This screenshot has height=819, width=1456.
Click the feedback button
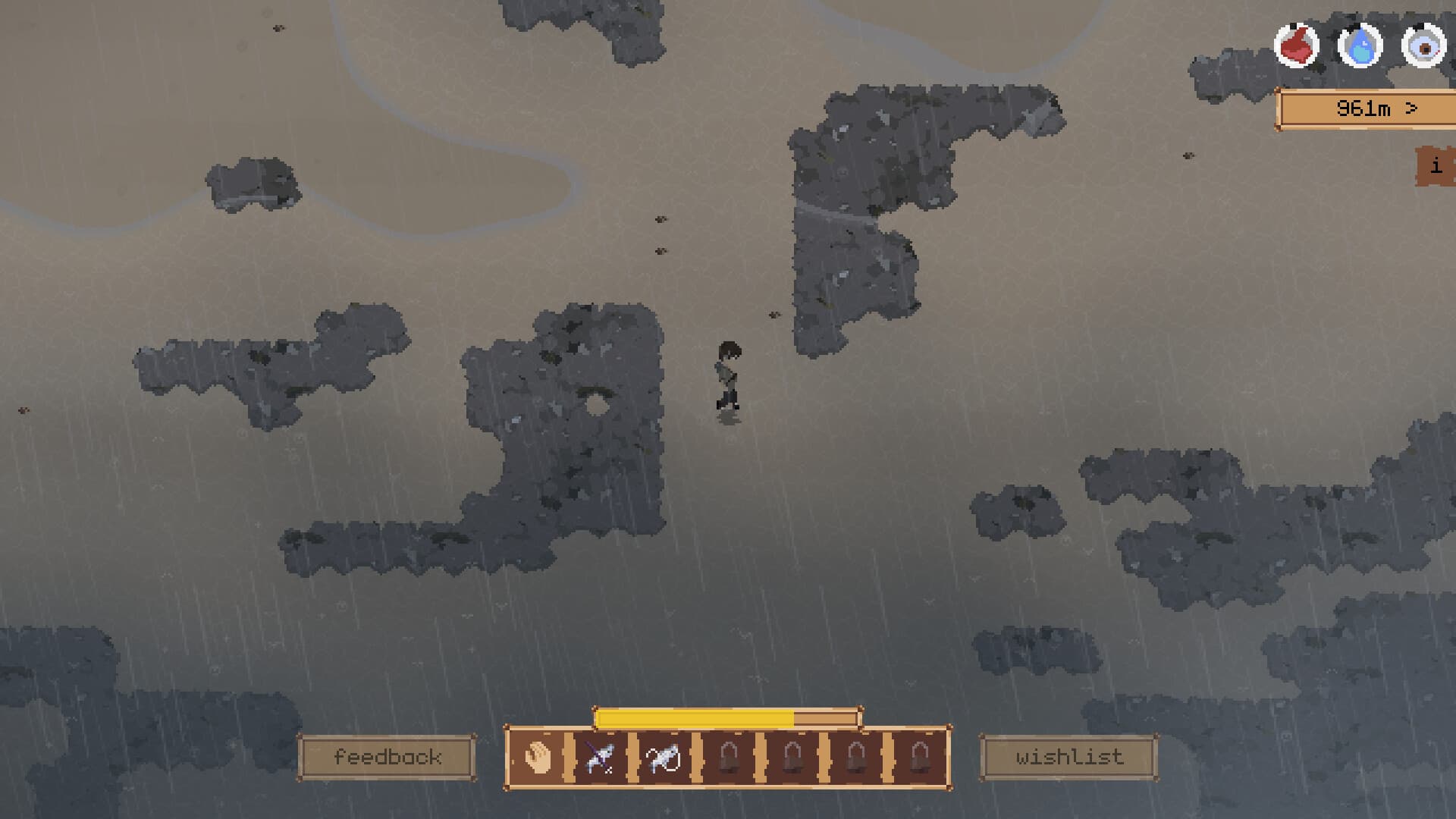388,755
